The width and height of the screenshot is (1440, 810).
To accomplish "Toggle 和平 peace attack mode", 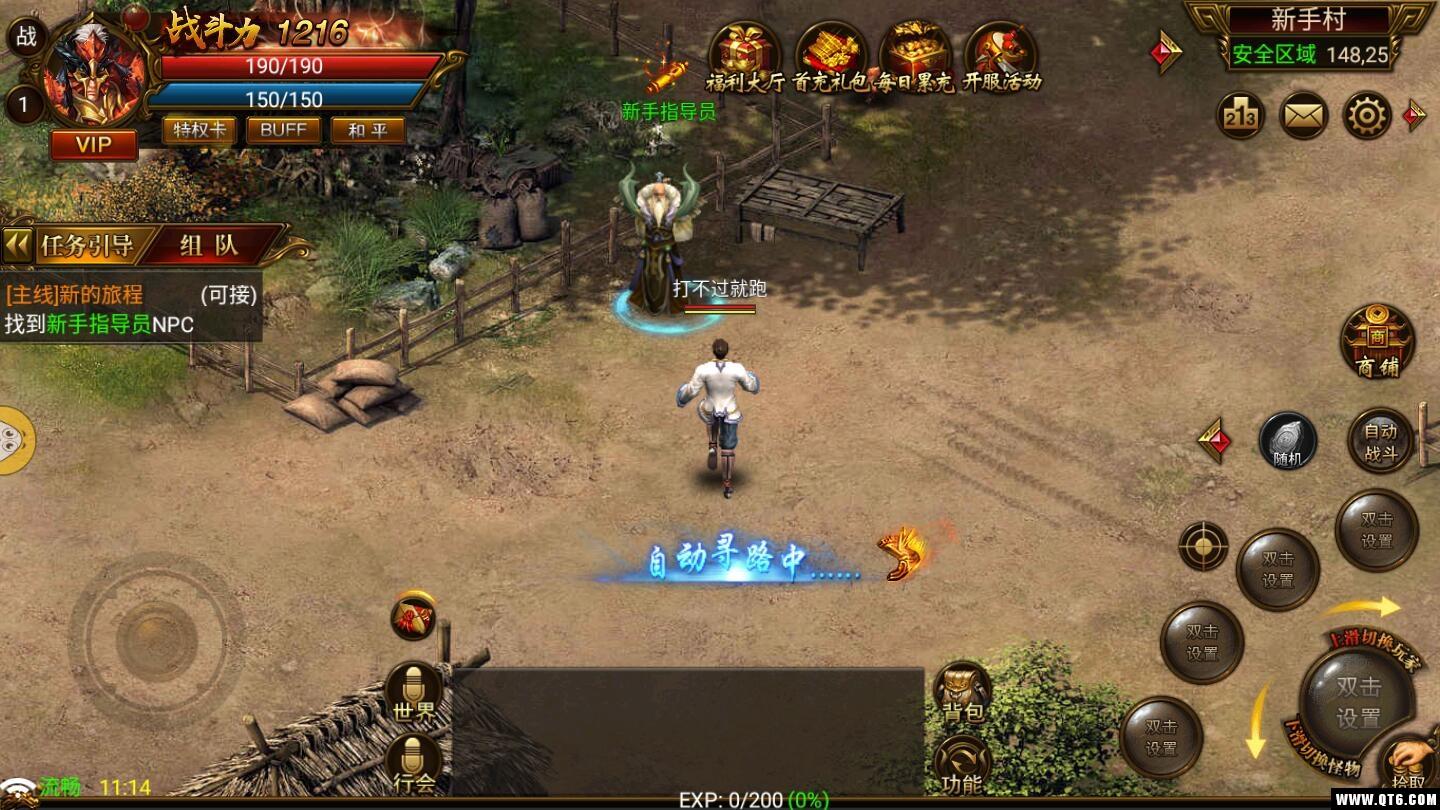I will (366, 130).
